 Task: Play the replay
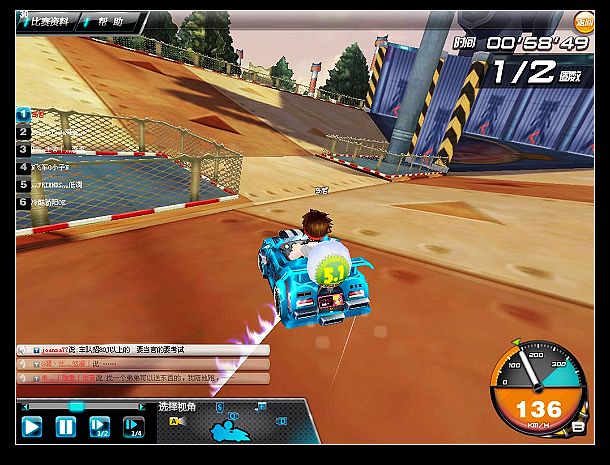[x=32, y=427]
